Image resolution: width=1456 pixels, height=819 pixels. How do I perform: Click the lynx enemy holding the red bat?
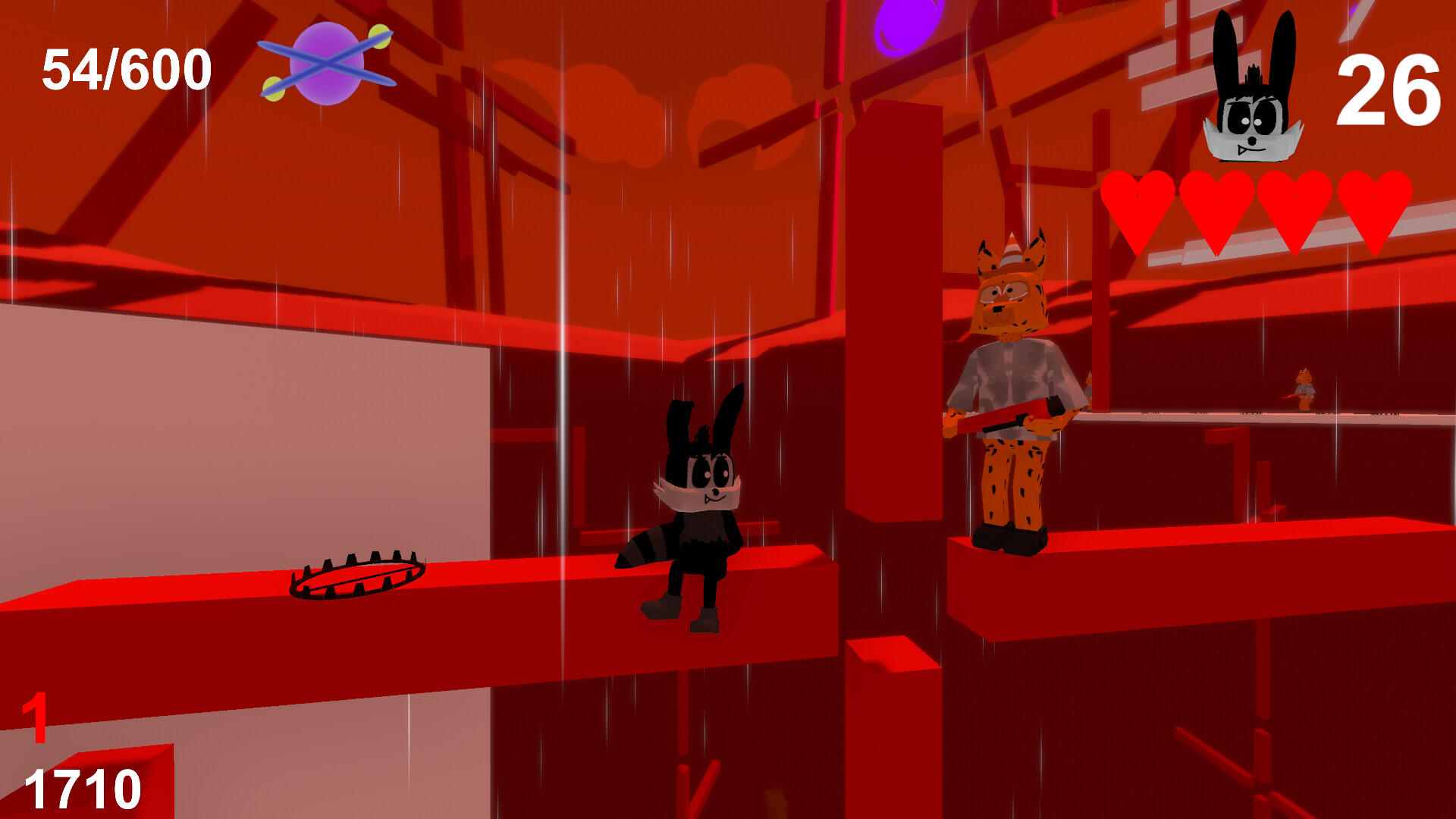coord(1016,379)
